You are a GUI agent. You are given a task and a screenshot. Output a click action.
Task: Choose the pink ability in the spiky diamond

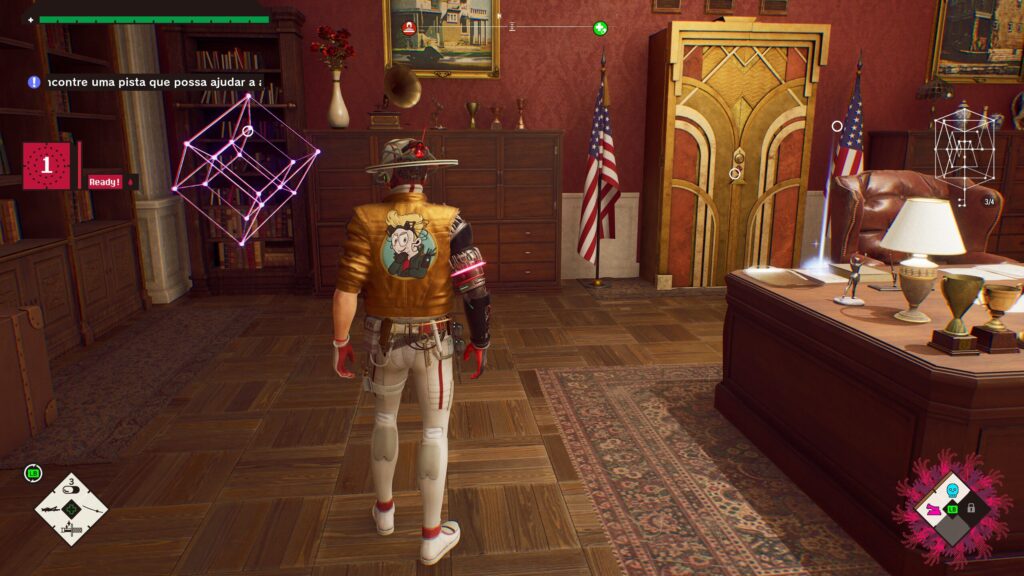[x=933, y=509]
